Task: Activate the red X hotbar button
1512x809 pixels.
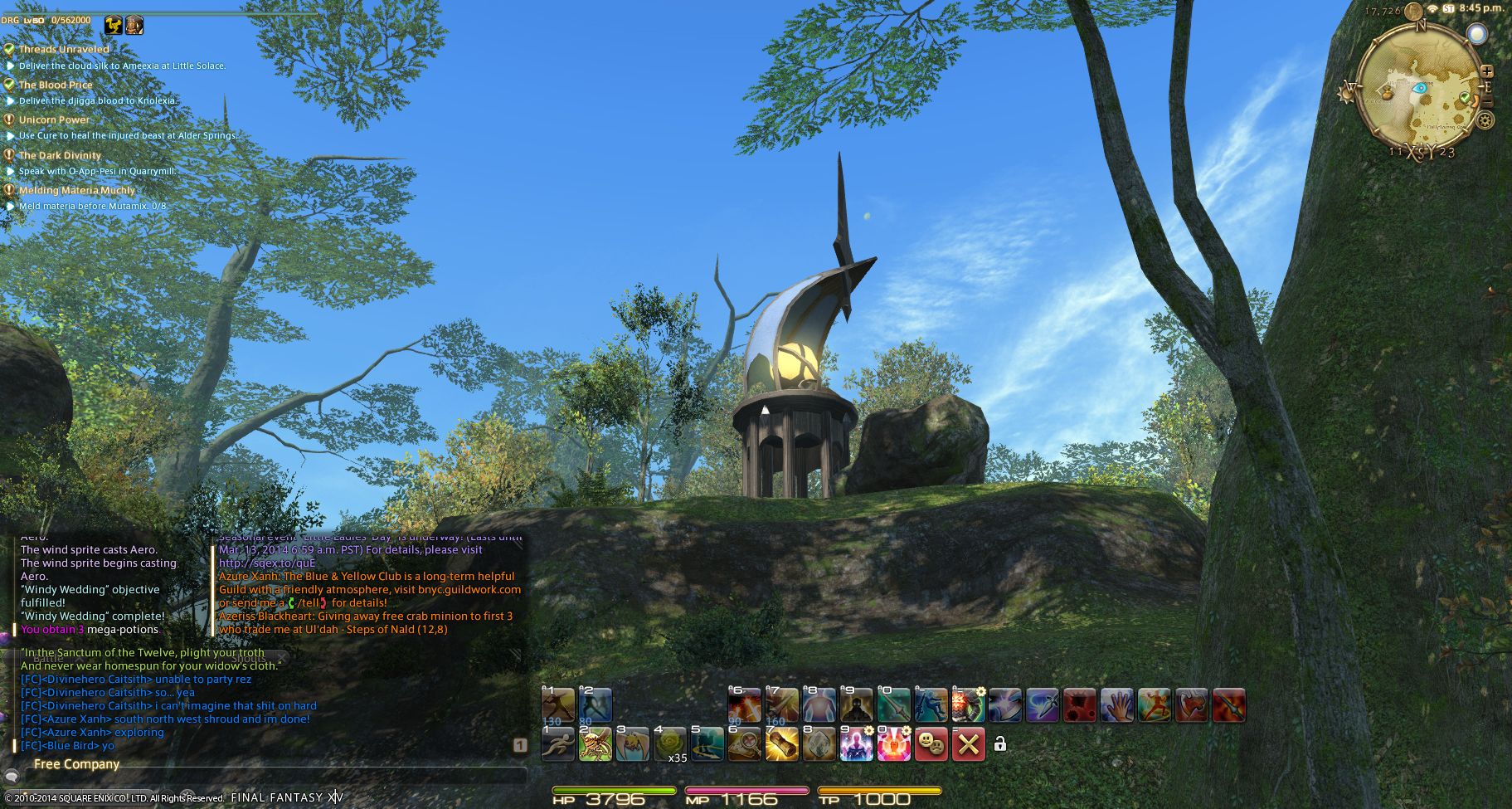Action: (968, 744)
